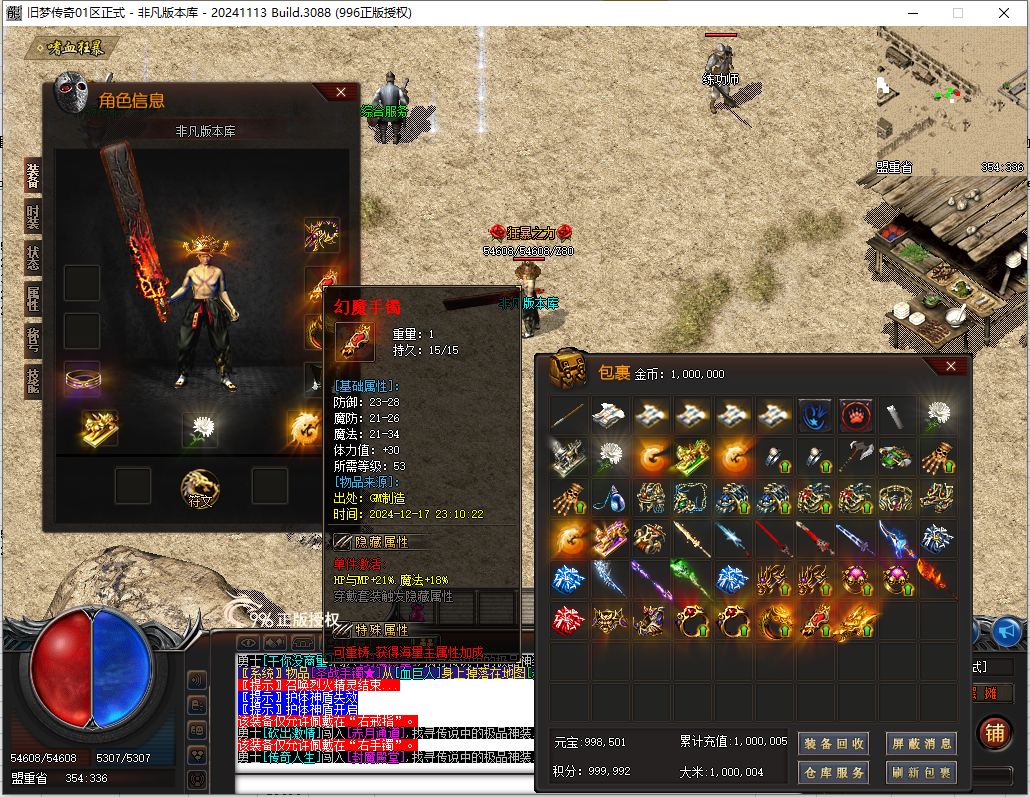Image resolution: width=1030 pixels, height=797 pixels.
Task: Open 仓库服务 warehouse service
Action: (832, 772)
